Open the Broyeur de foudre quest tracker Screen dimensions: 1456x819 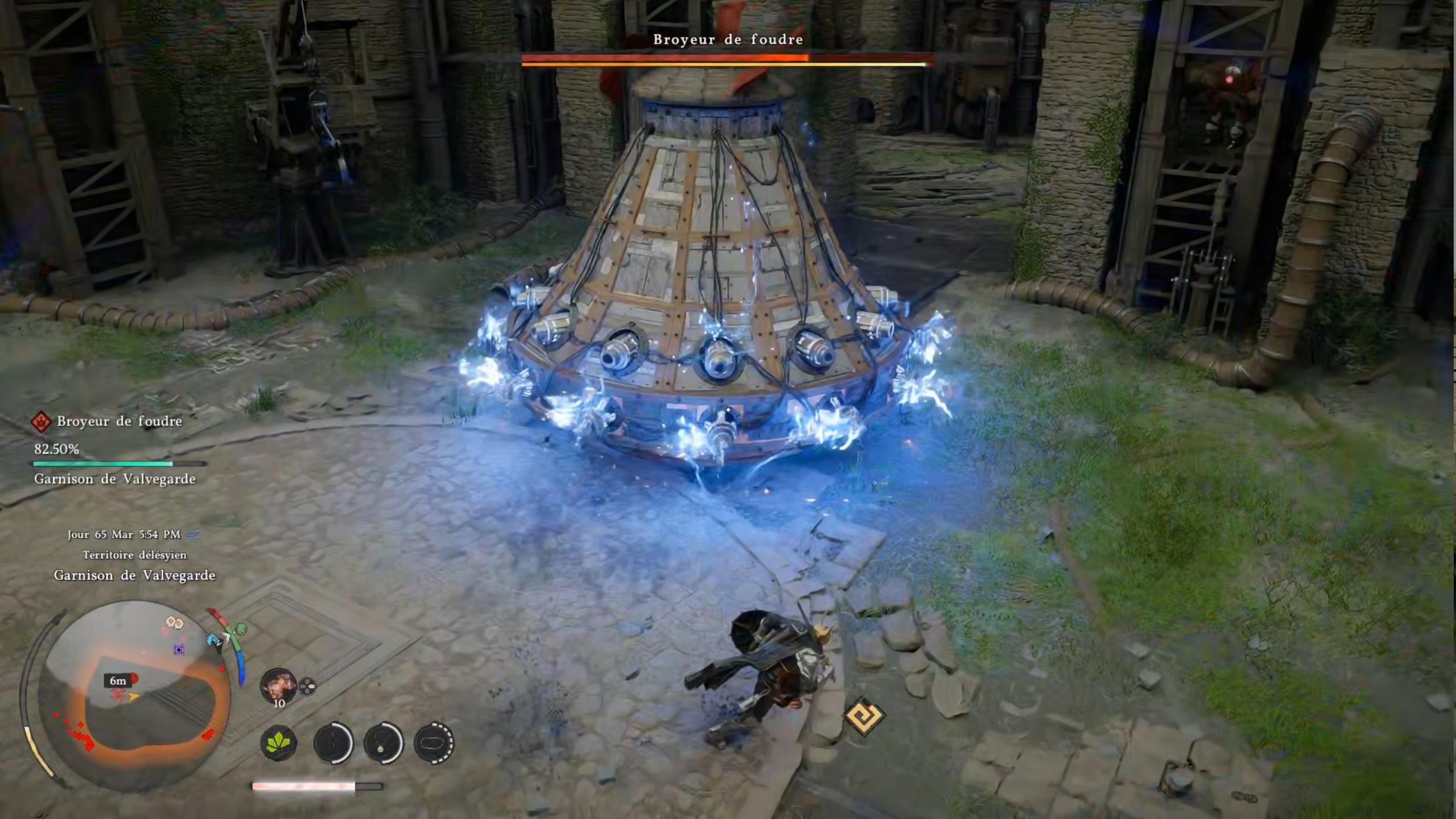(119, 421)
